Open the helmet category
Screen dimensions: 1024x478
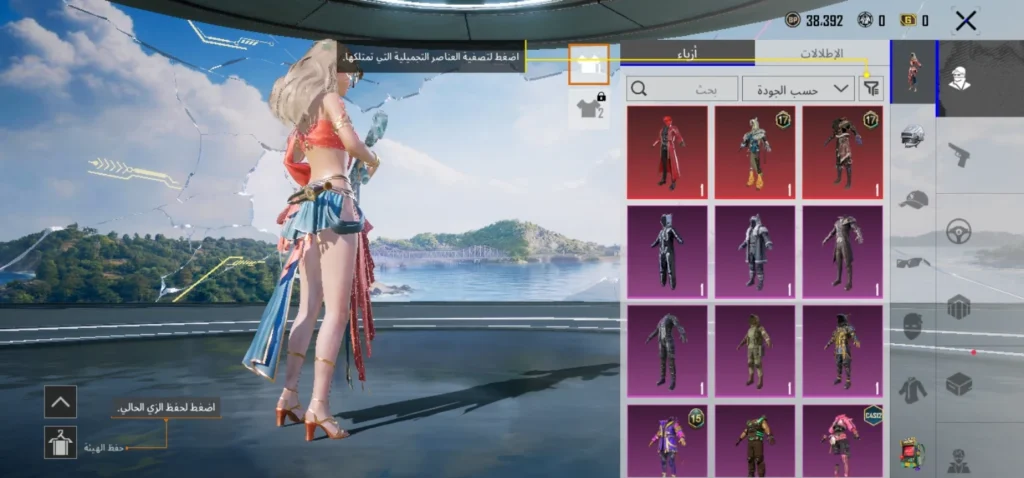[x=912, y=137]
